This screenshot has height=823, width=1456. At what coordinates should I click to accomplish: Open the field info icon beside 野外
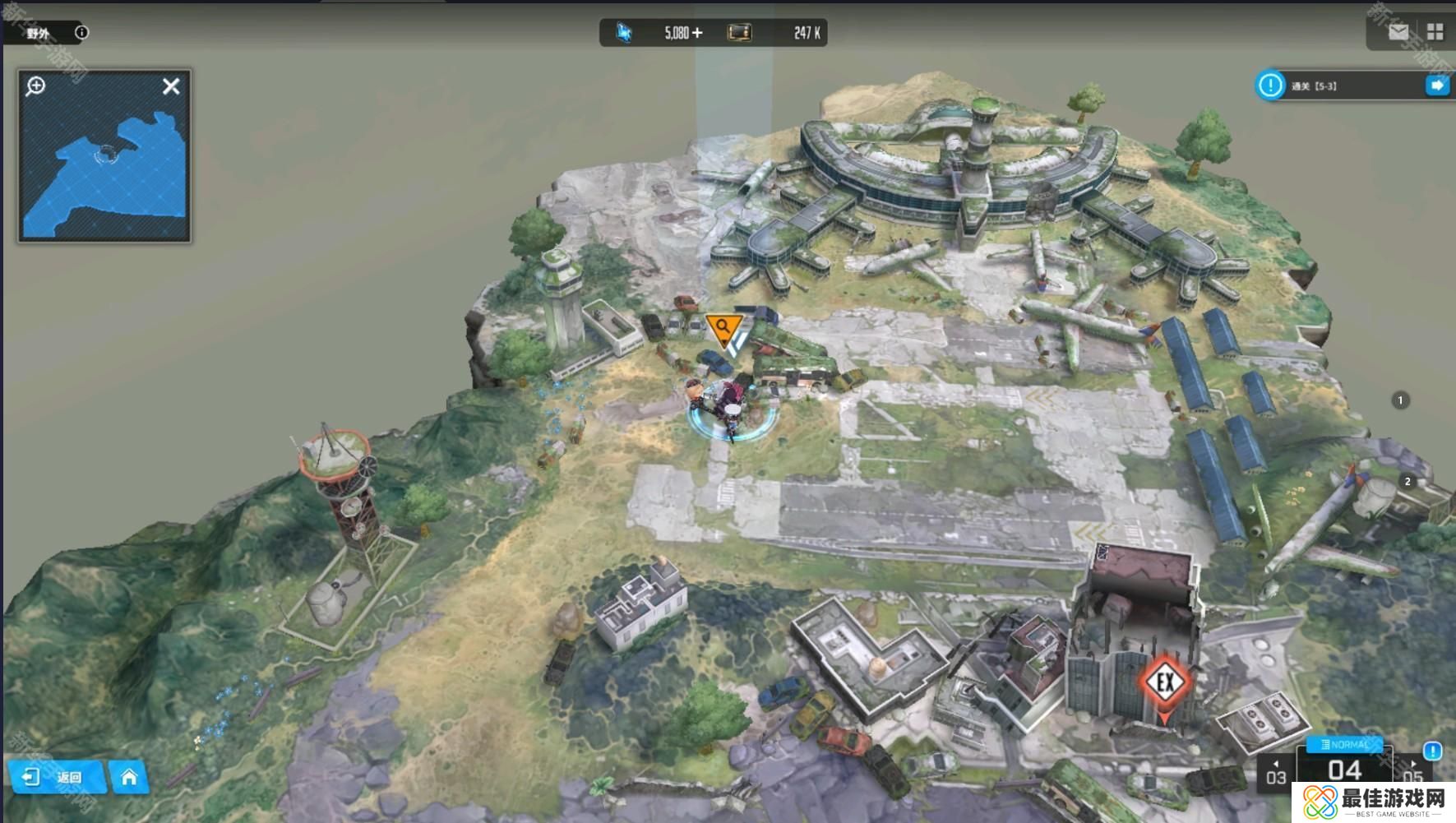pyautogui.click(x=81, y=33)
